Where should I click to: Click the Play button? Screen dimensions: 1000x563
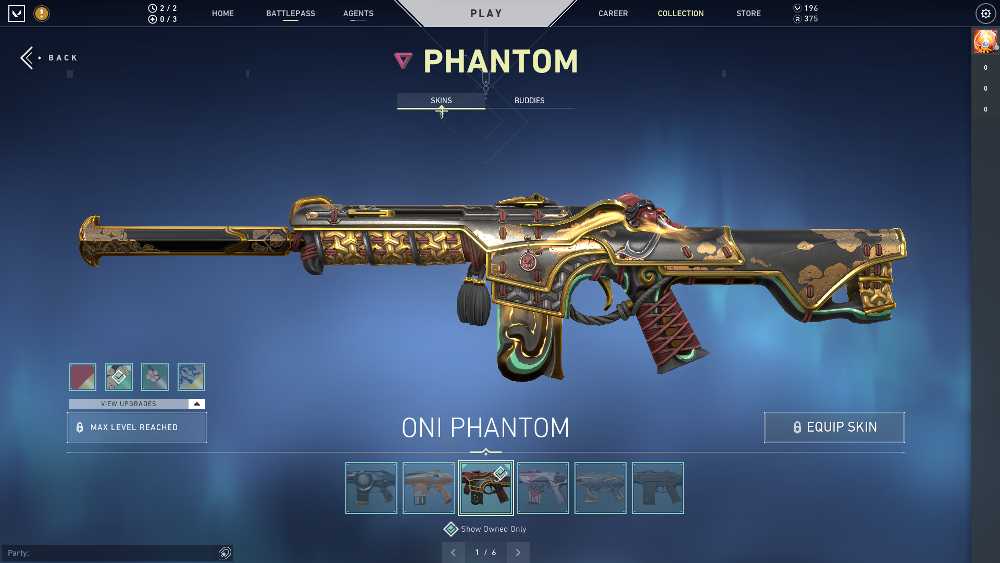486,14
